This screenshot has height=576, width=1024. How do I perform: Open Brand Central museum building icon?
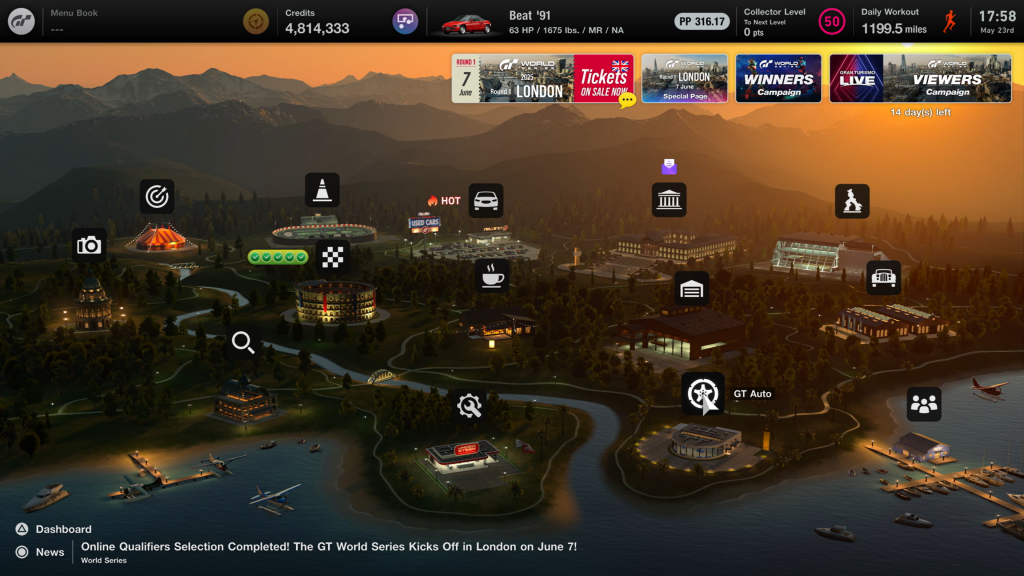tap(669, 200)
